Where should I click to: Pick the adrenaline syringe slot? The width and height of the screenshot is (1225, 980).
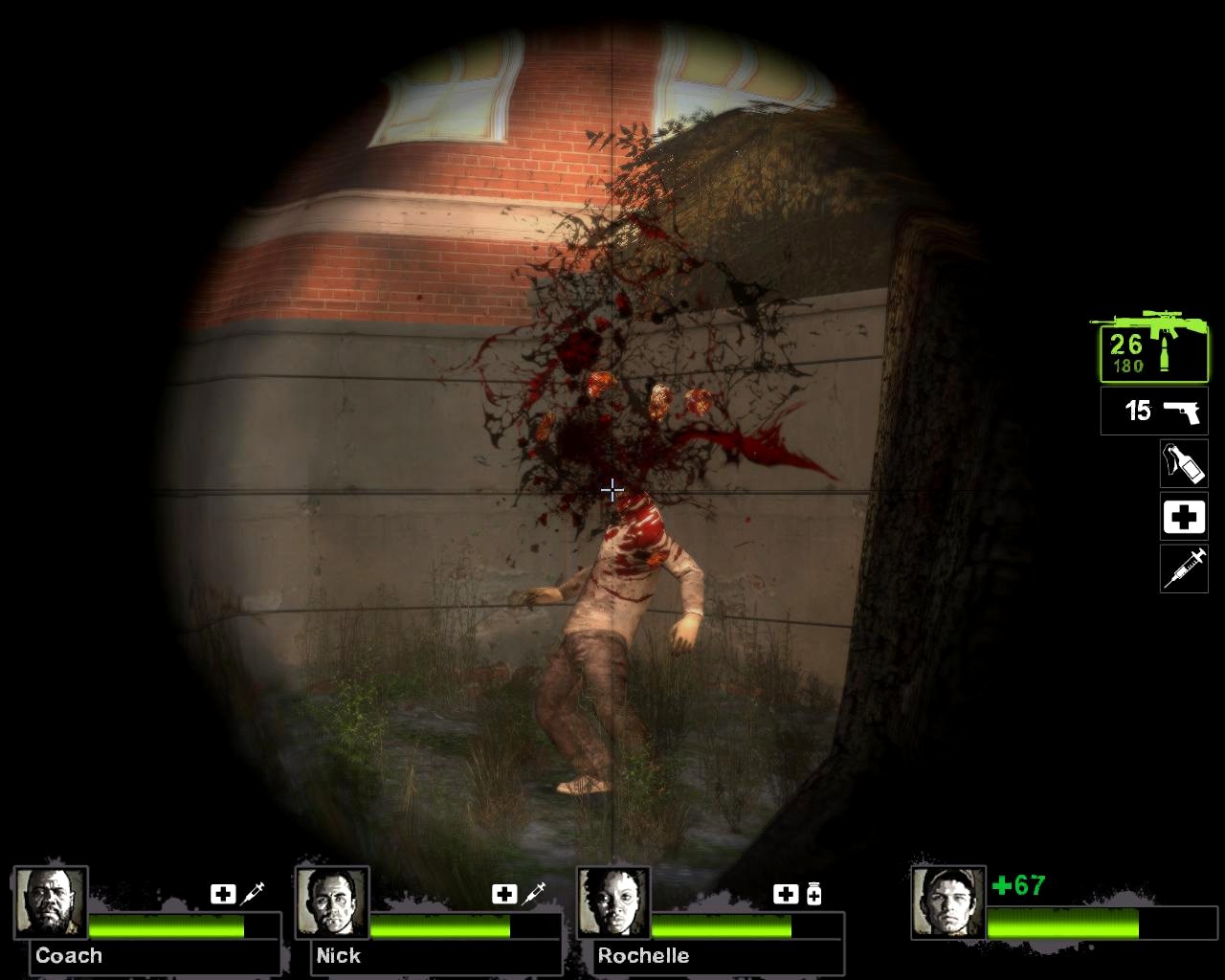click(1184, 569)
